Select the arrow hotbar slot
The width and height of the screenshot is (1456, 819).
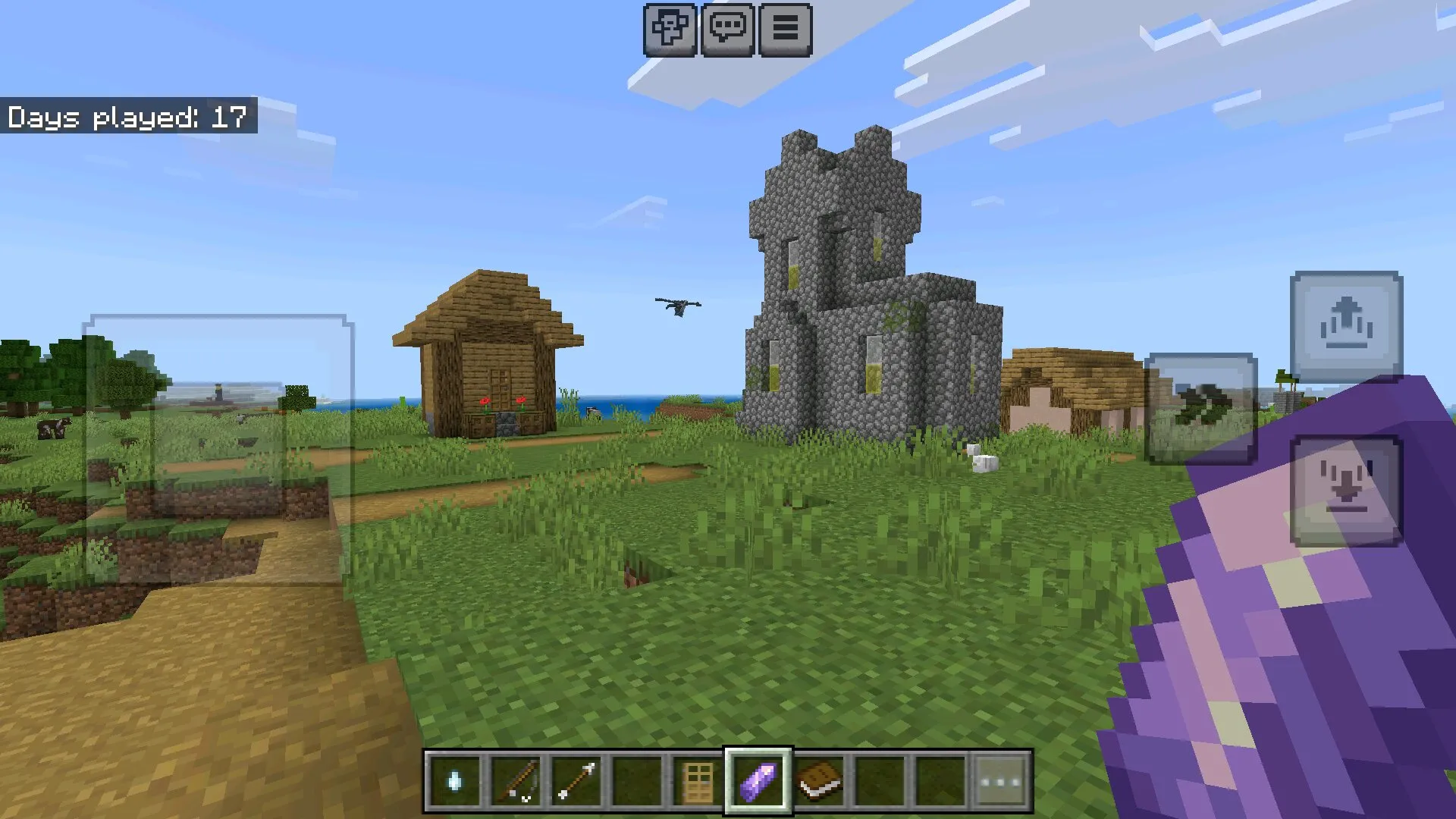point(576,781)
